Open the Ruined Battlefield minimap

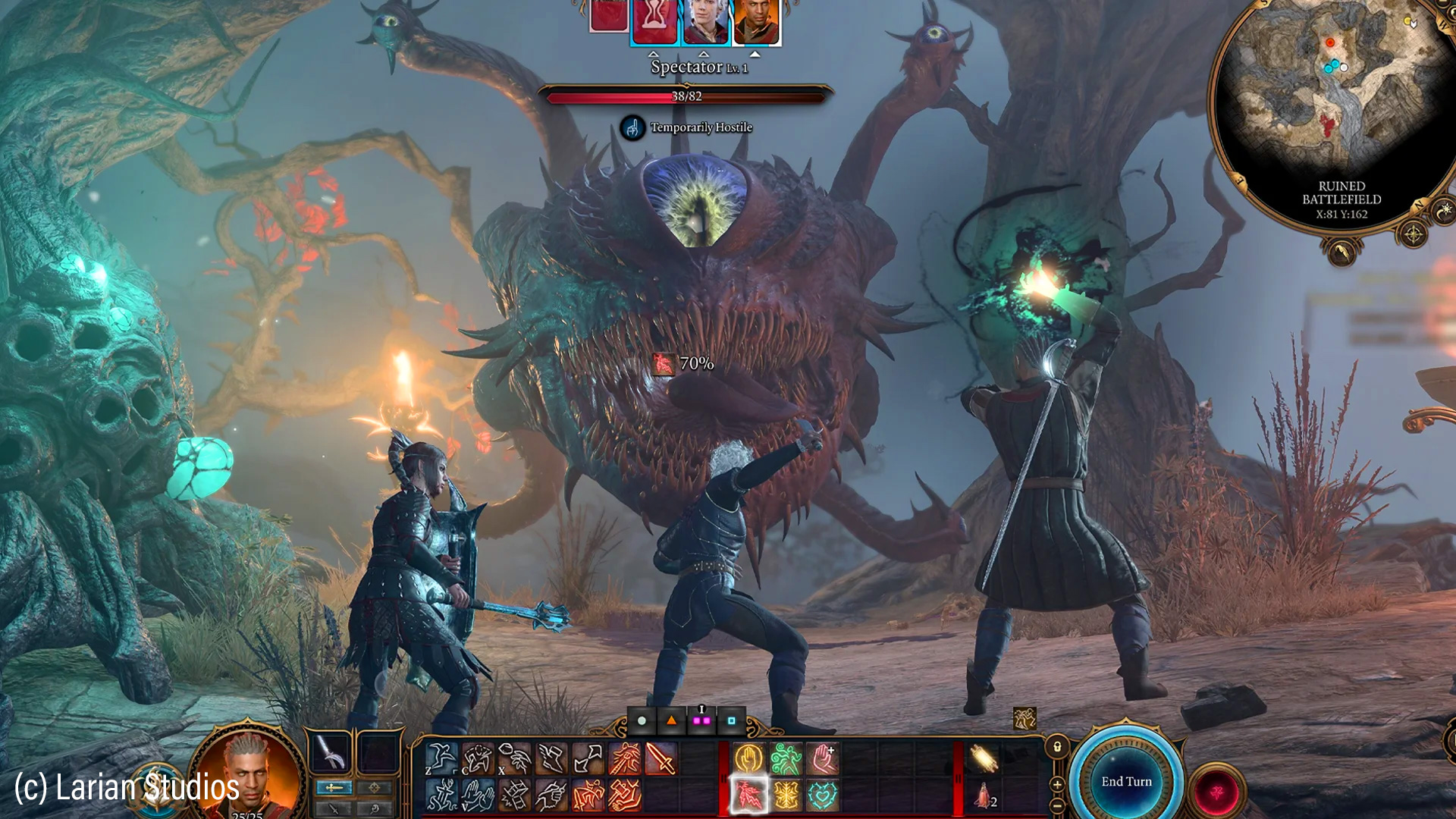[1335, 99]
